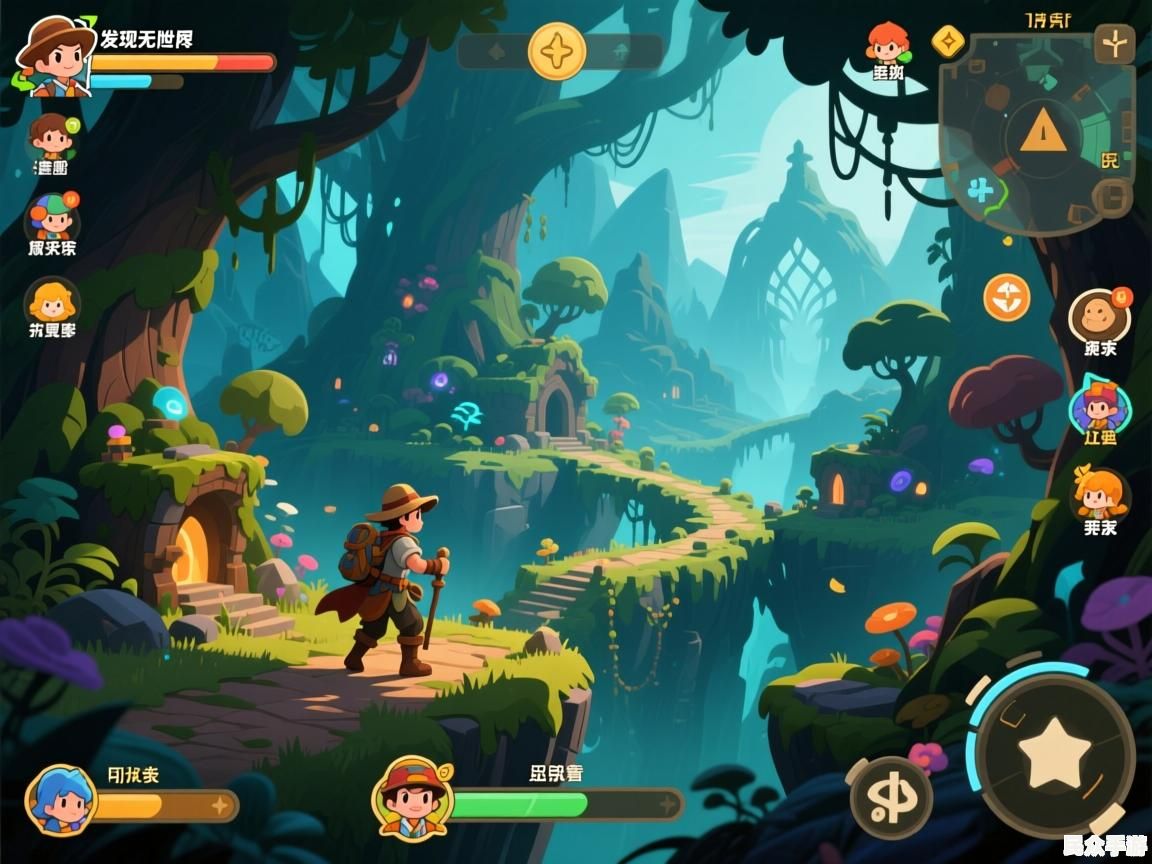This screenshot has width=1152, height=864.
Task: Select the brown-haired avatar with the green badge
Action: [x=53, y=138]
